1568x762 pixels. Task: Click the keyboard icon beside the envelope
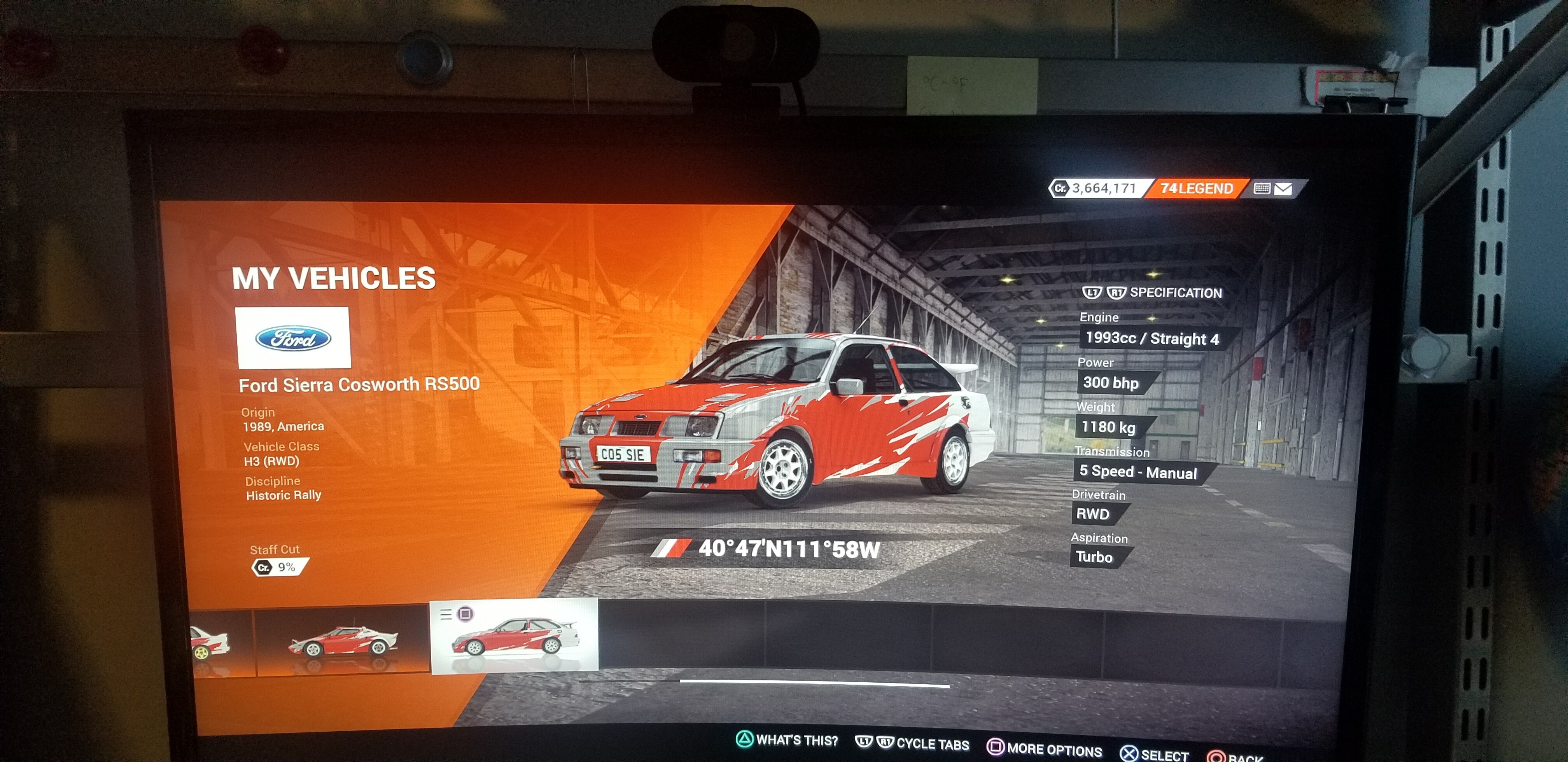pyautogui.click(x=1261, y=189)
